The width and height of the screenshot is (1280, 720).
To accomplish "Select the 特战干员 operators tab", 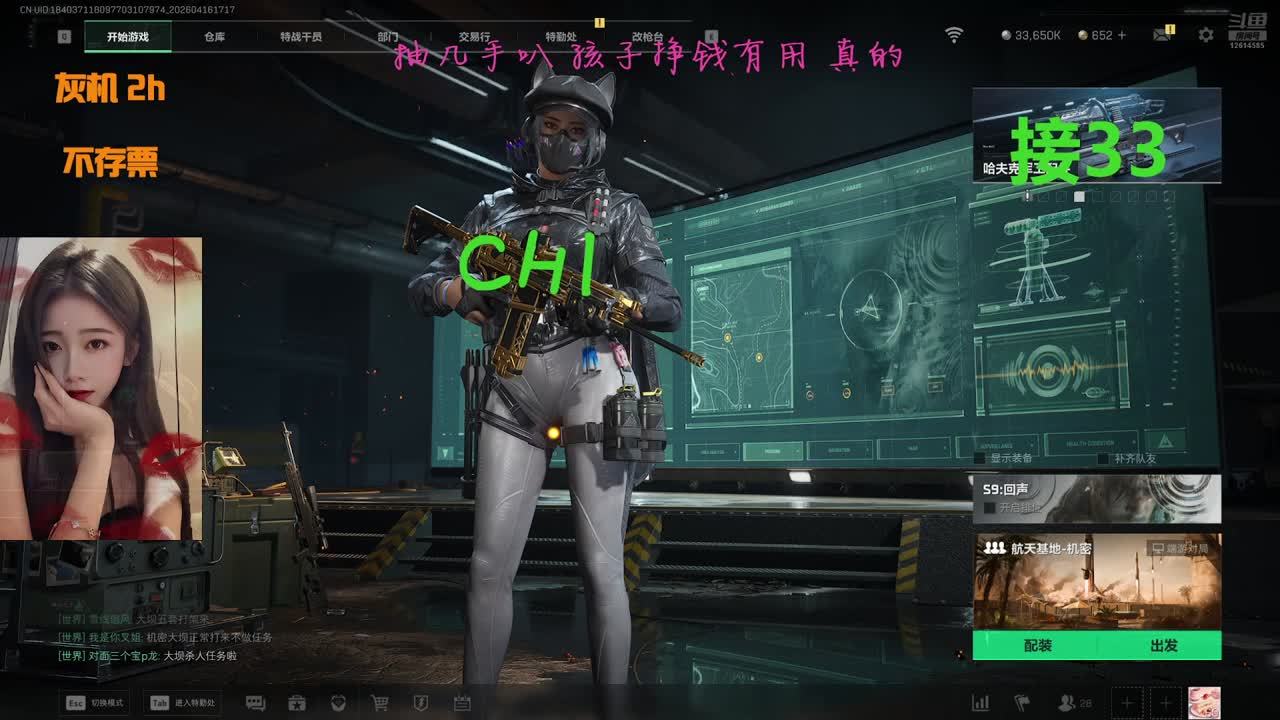I will tap(301, 37).
